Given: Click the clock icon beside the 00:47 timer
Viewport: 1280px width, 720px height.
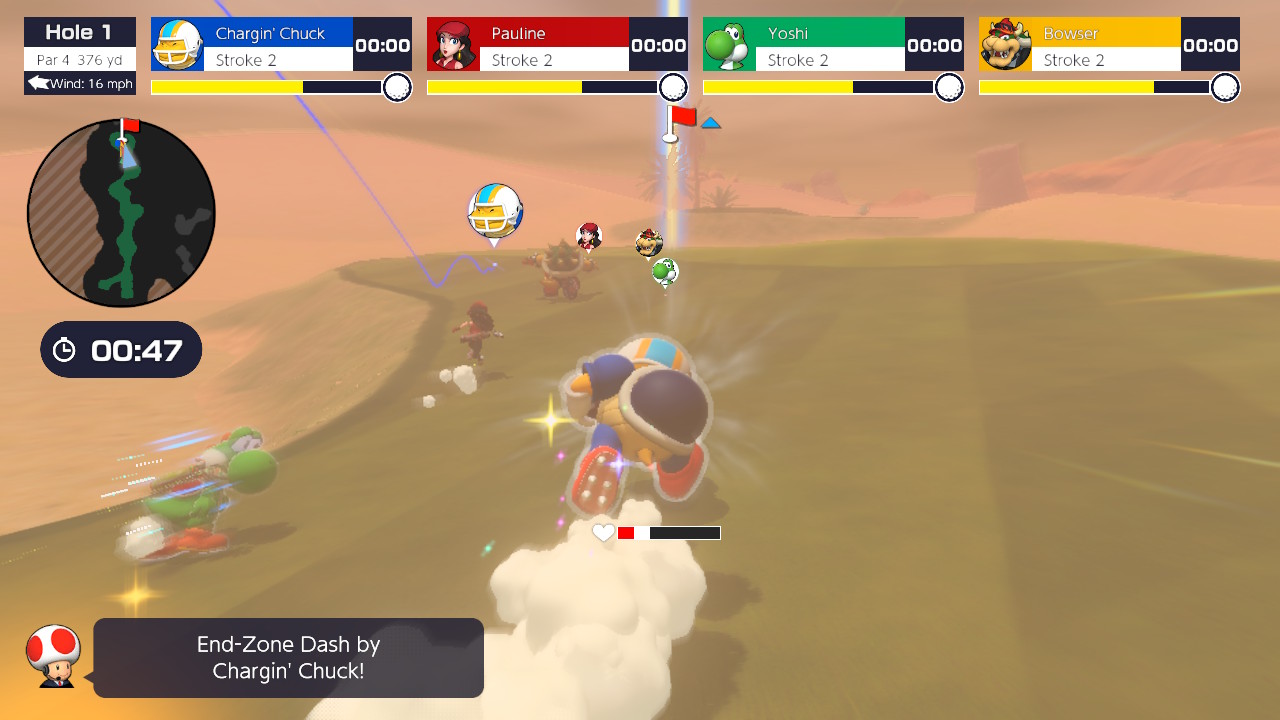Looking at the screenshot, I should click(66, 349).
